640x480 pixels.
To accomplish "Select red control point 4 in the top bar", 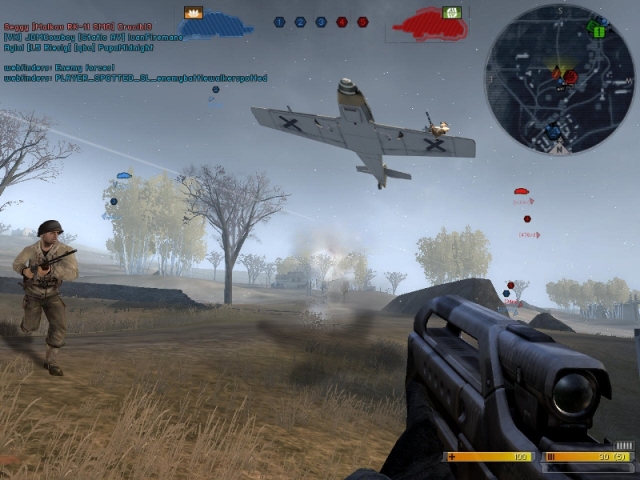I will pos(342,21).
